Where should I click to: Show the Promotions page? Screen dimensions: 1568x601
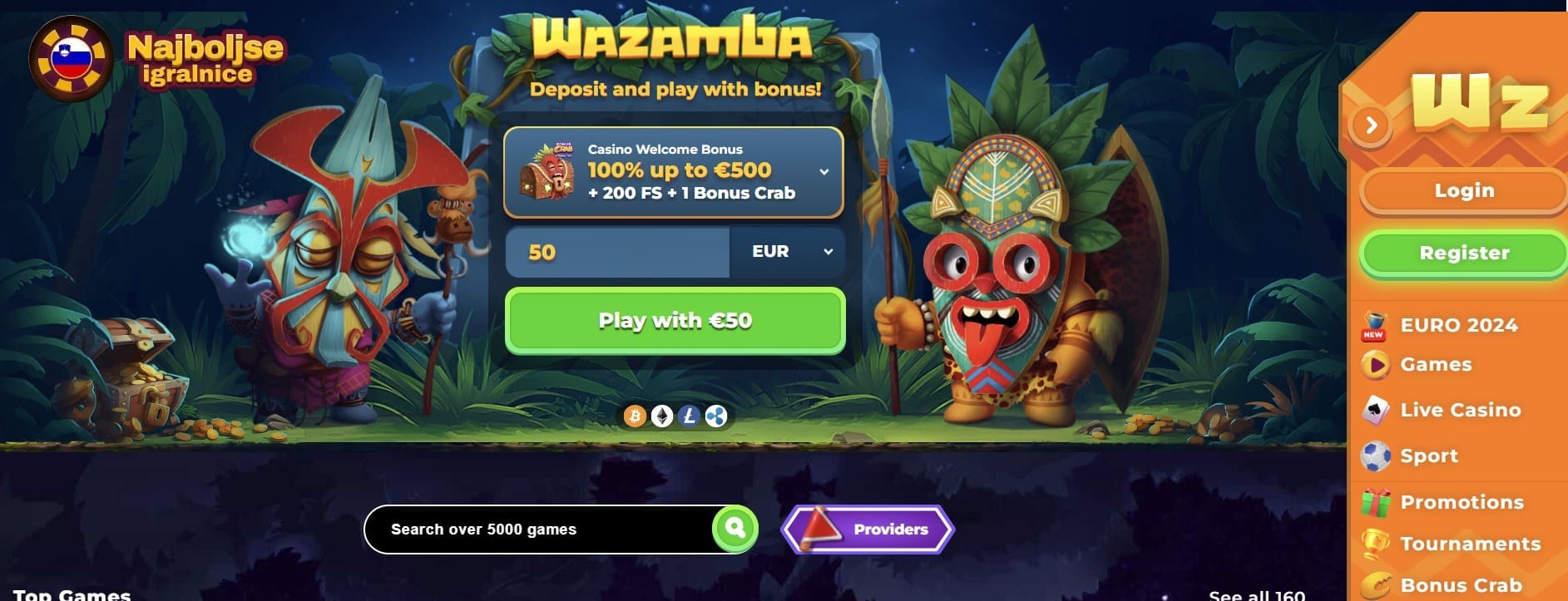click(x=1462, y=502)
